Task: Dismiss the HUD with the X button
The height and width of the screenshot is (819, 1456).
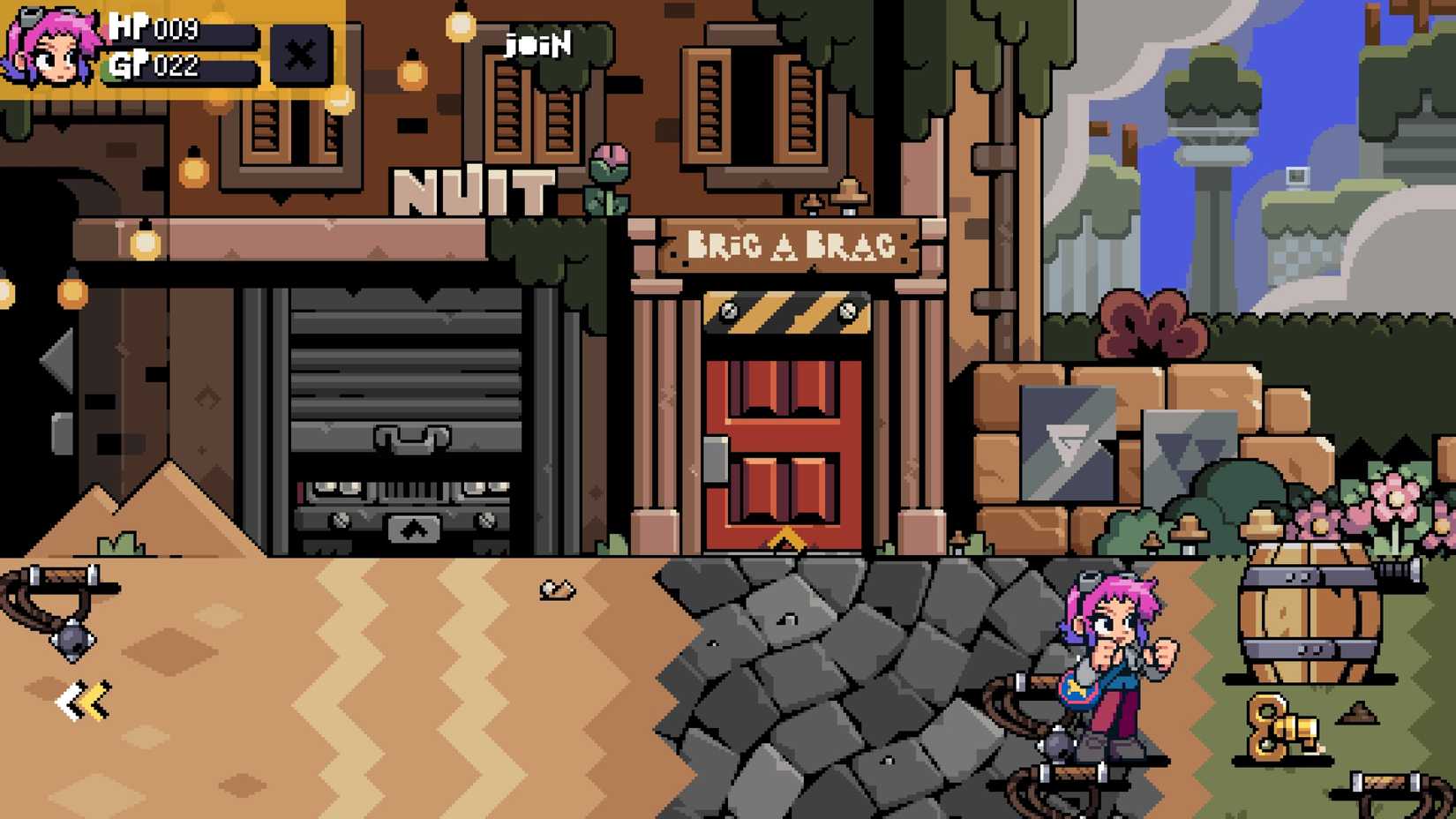Action: 300,55
